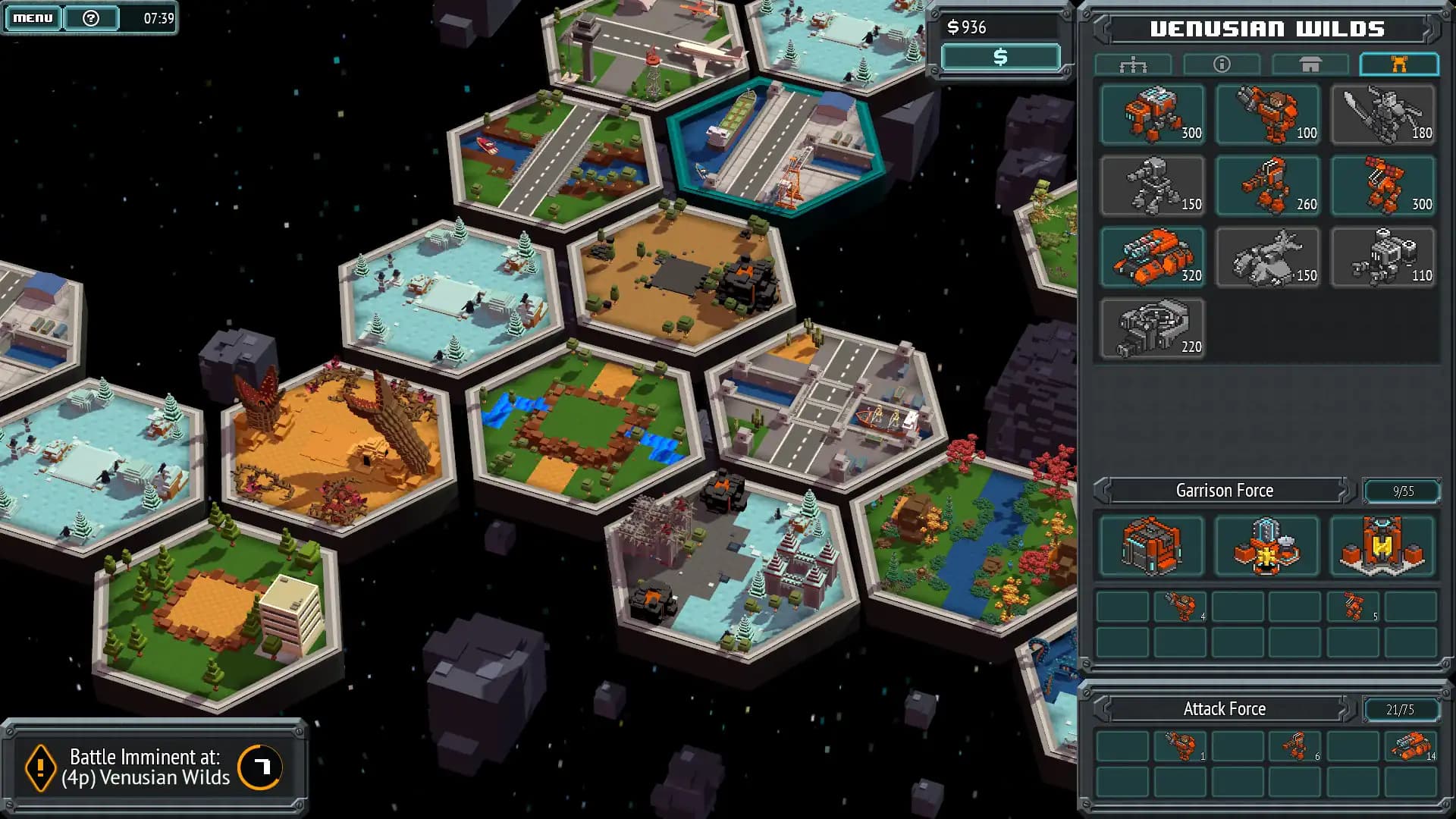Deselect the highlighted 320-cost orange tank
The height and width of the screenshot is (819, 1456).
tap(1153, 258)
